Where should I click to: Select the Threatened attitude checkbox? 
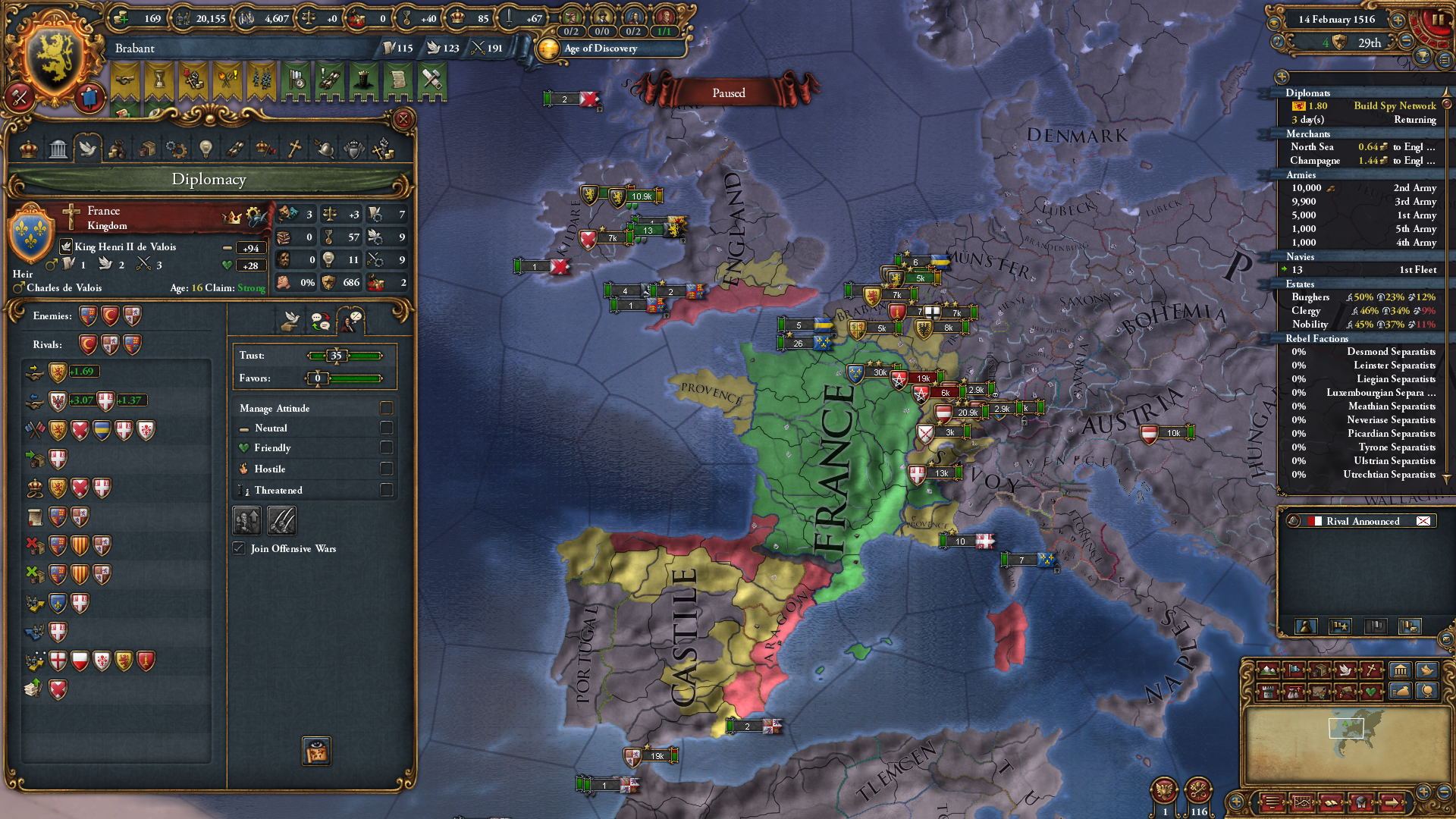387,490
